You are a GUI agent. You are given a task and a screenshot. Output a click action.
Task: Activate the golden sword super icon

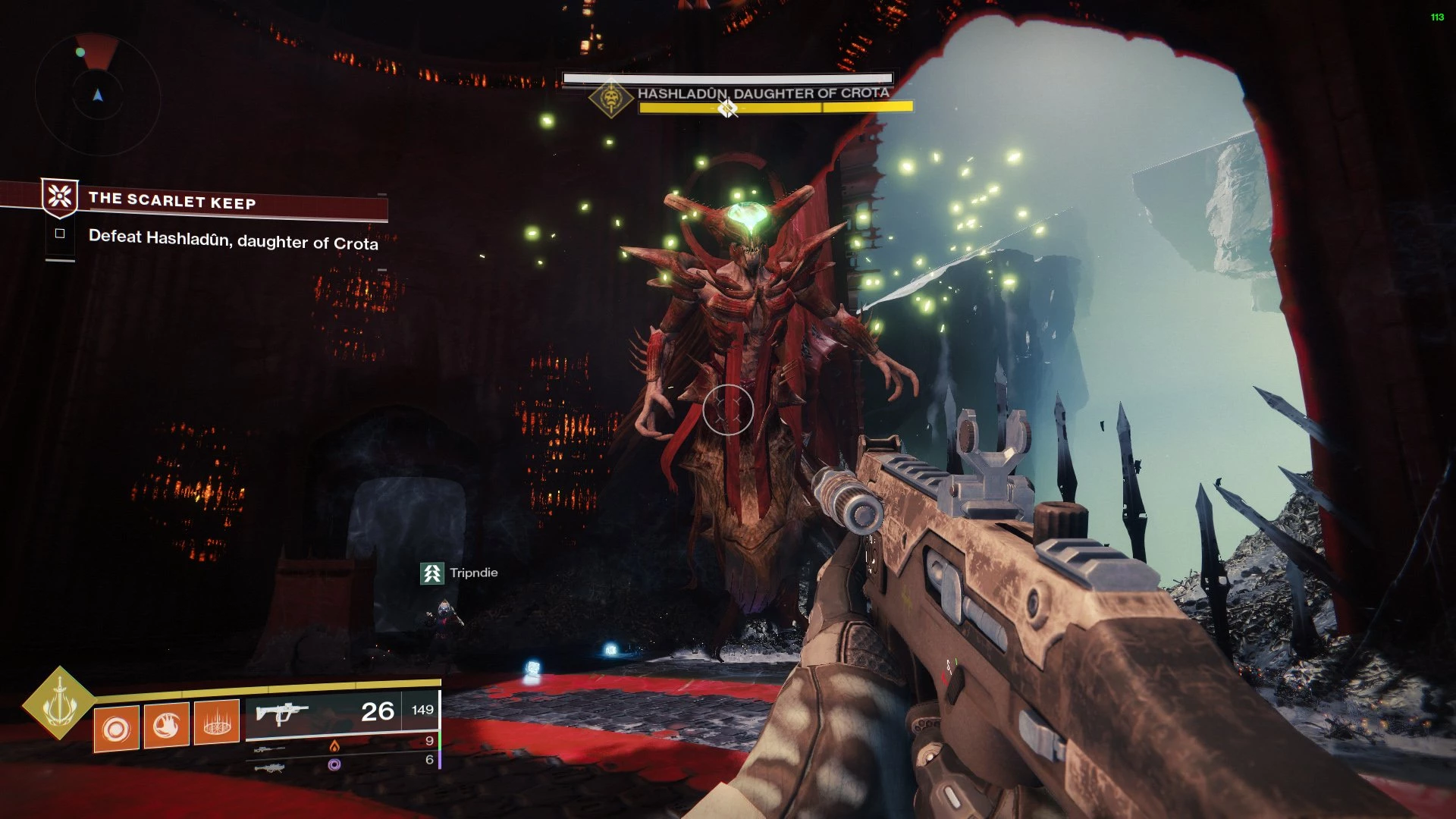[59, 703]
